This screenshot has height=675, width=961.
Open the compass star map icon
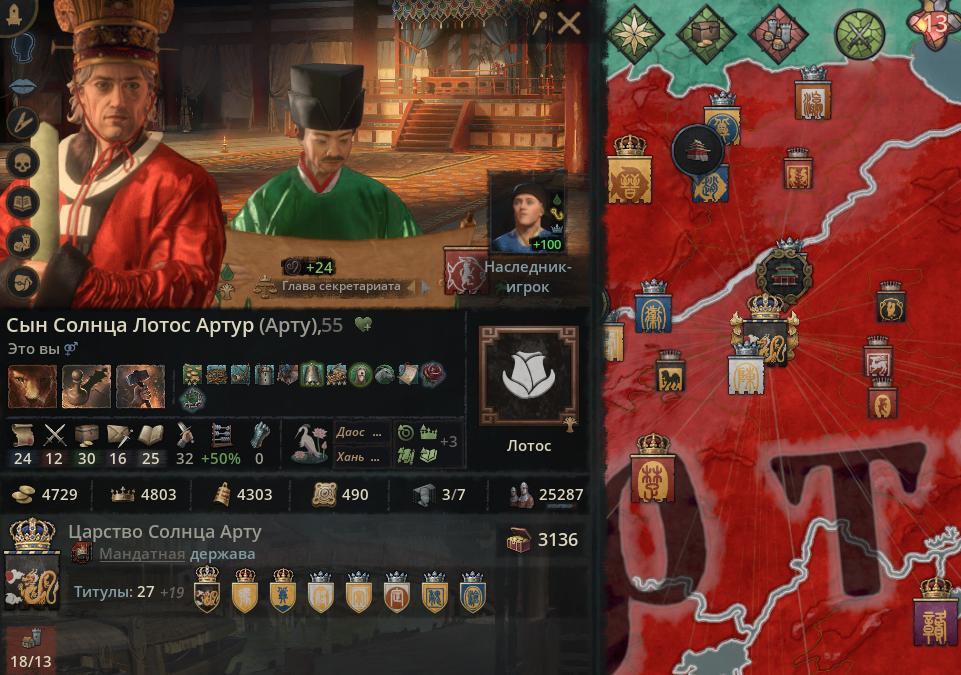pyautogui.click(x=632, y=33)
